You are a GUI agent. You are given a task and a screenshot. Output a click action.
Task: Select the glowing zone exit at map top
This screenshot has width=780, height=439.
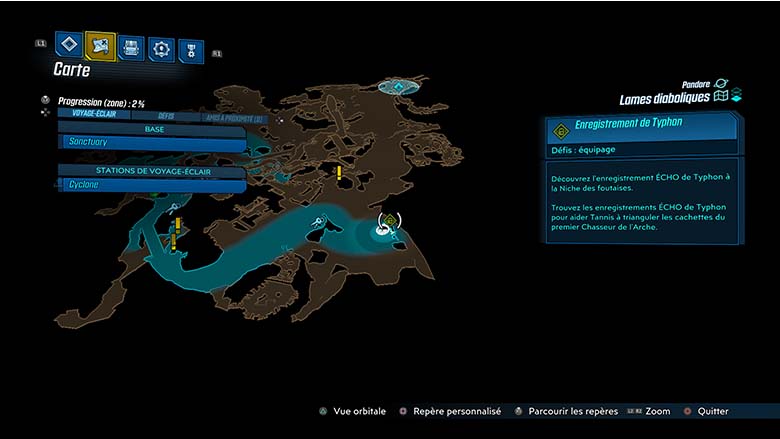click(401, 88)
